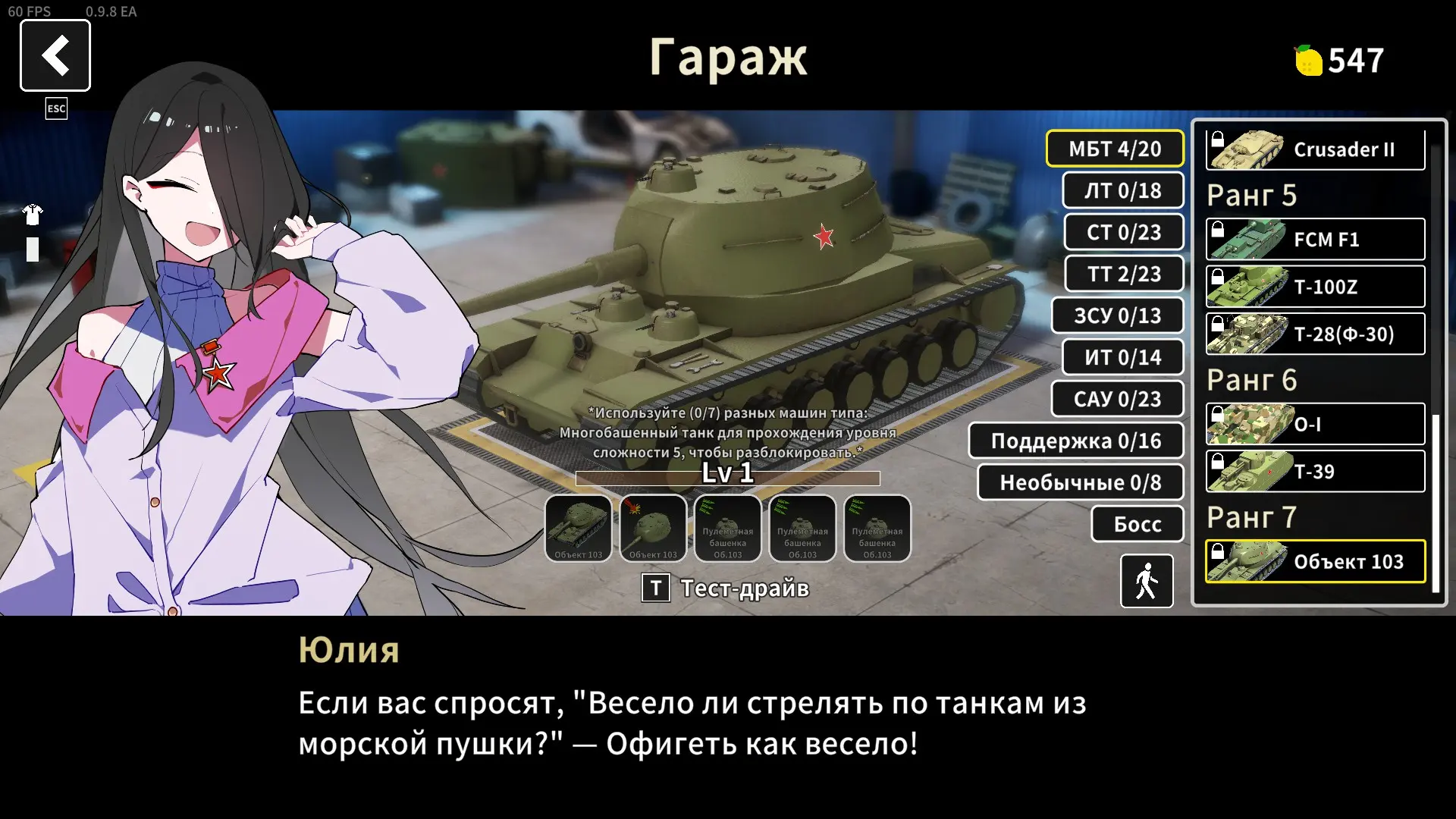
Task: Toggle the ЛТ 0/18 category filter
Action: [x=1123, y=190]
